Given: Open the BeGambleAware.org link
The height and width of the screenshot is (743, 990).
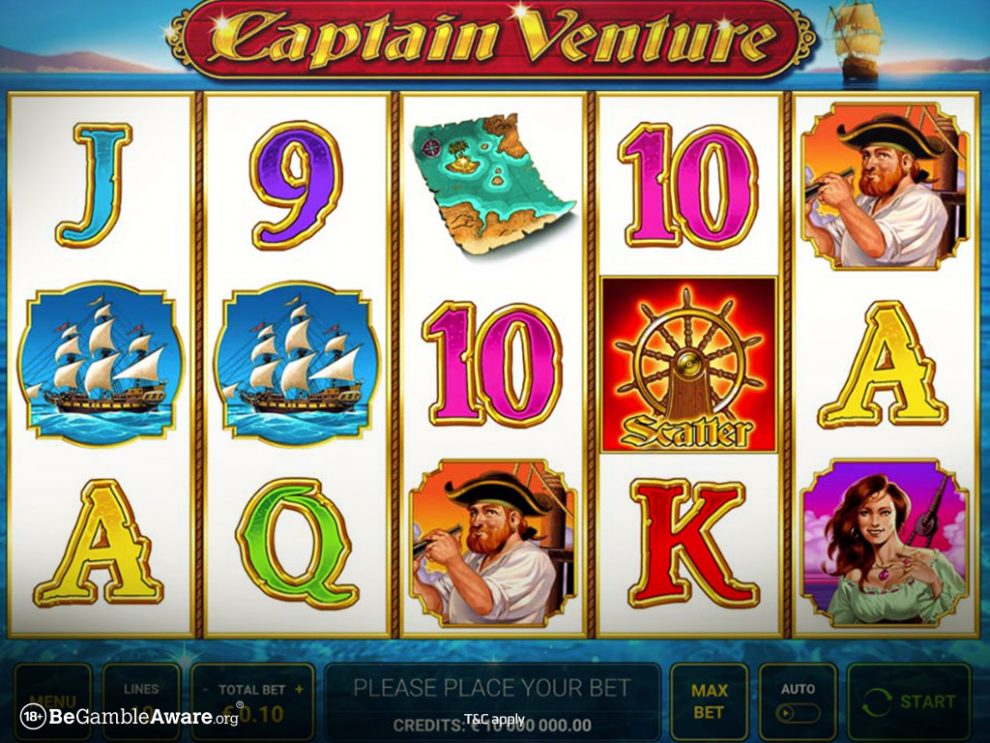Looking at the screenshot, I should coord(130,717).
